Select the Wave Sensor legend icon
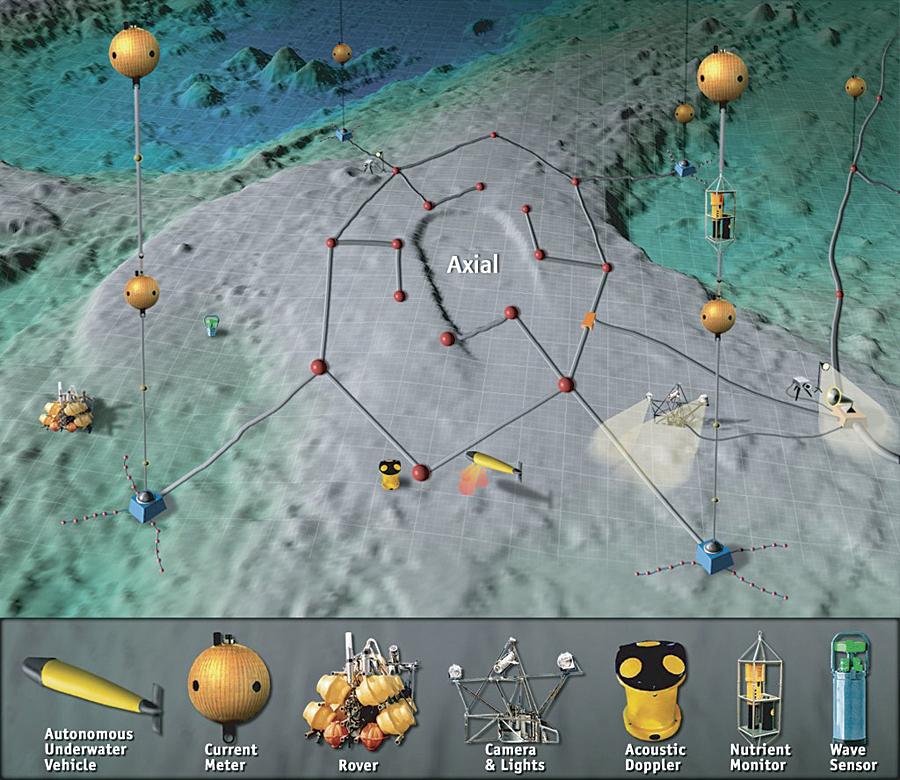900x780 pixels. click(x=851, y=680)
